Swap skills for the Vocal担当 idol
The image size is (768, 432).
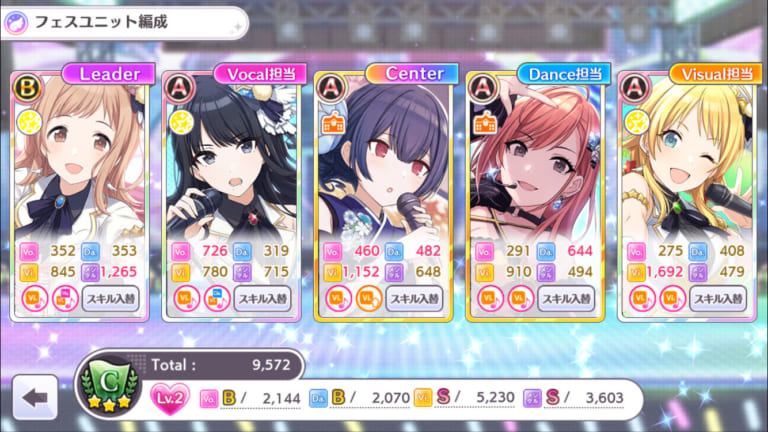tap(263, 298)
